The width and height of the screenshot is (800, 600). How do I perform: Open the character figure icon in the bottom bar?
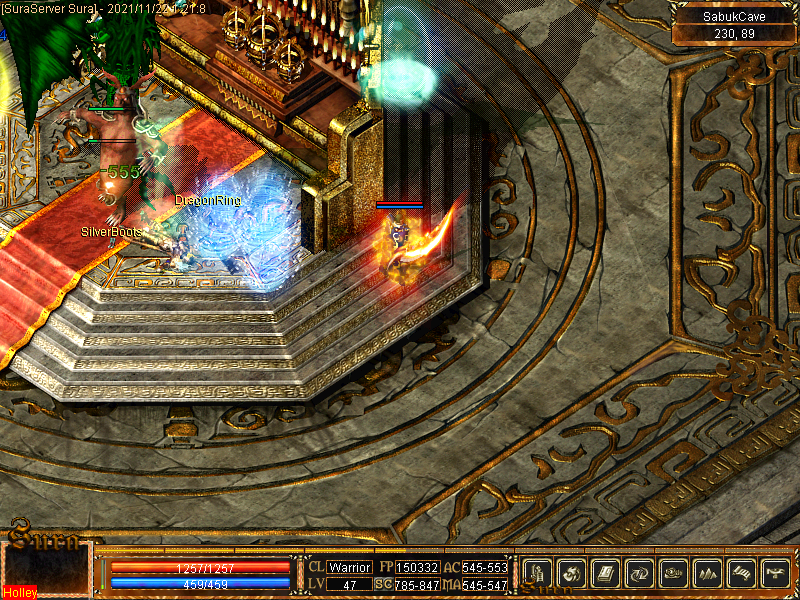click(538, 573)
